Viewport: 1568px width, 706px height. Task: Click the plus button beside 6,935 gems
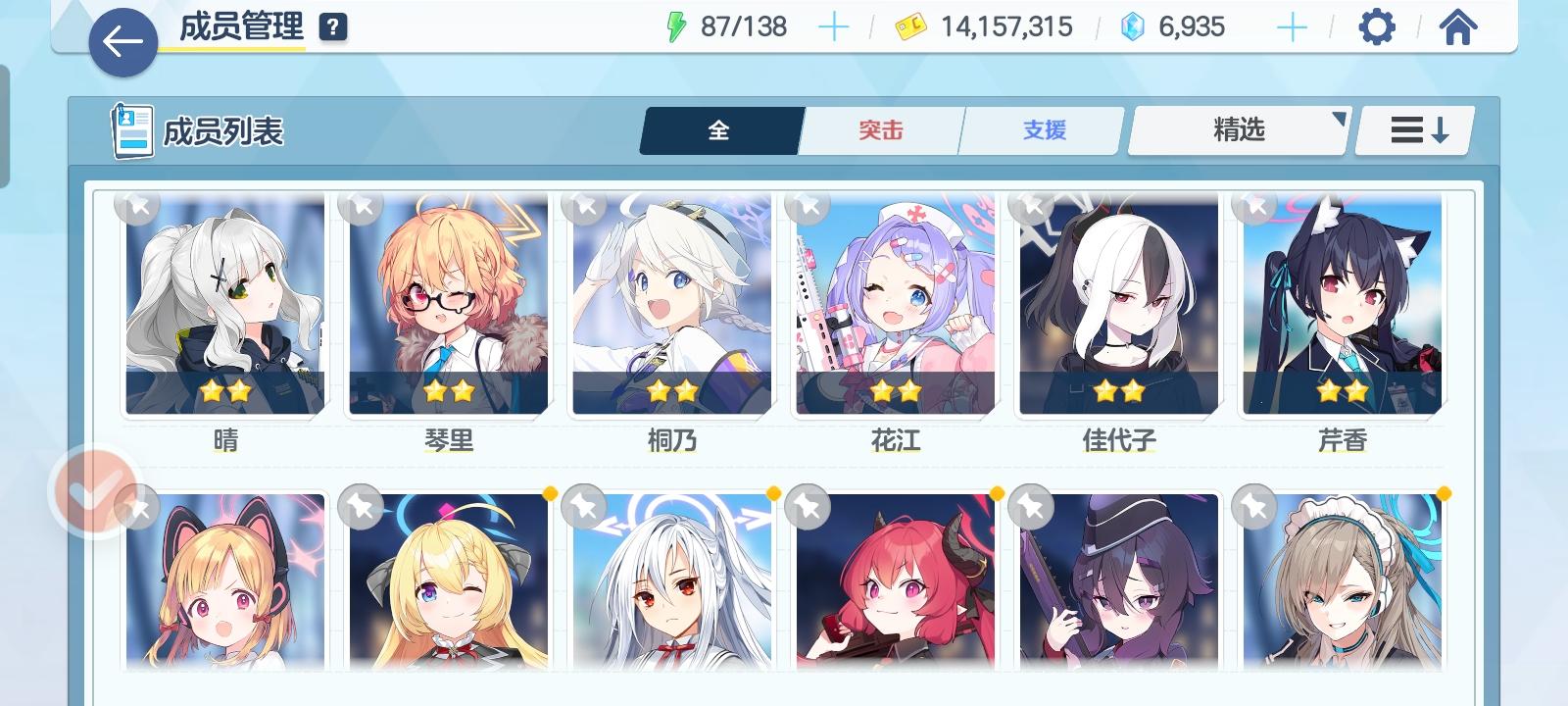(1293, 26)
